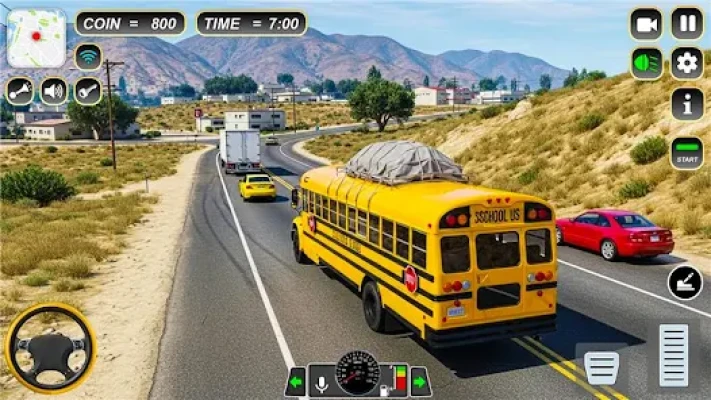Toggle the green headlights button
Screen dimensions: 711x400
pyautogui.click(x=646, y=63)
